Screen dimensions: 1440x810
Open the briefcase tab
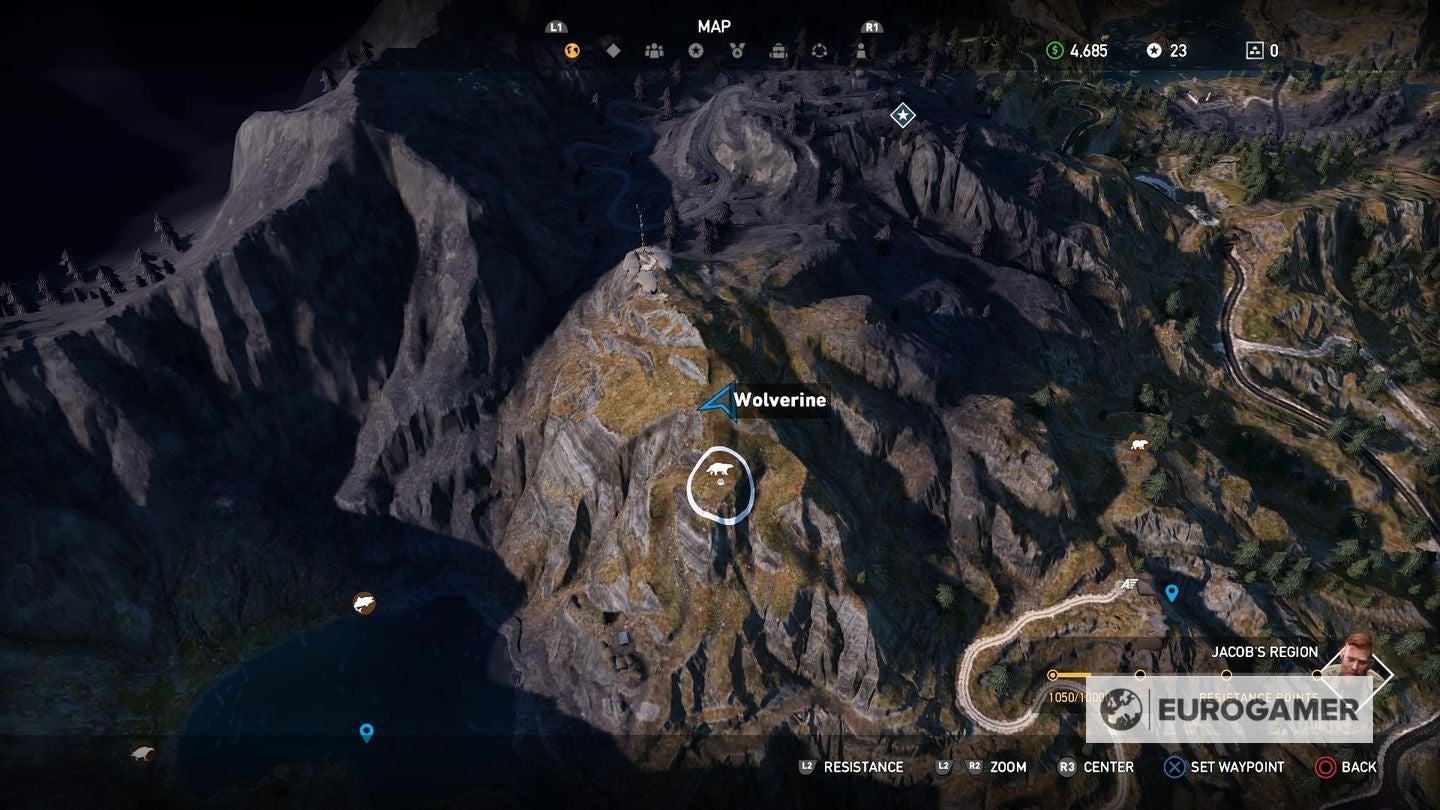coord(778,51)
